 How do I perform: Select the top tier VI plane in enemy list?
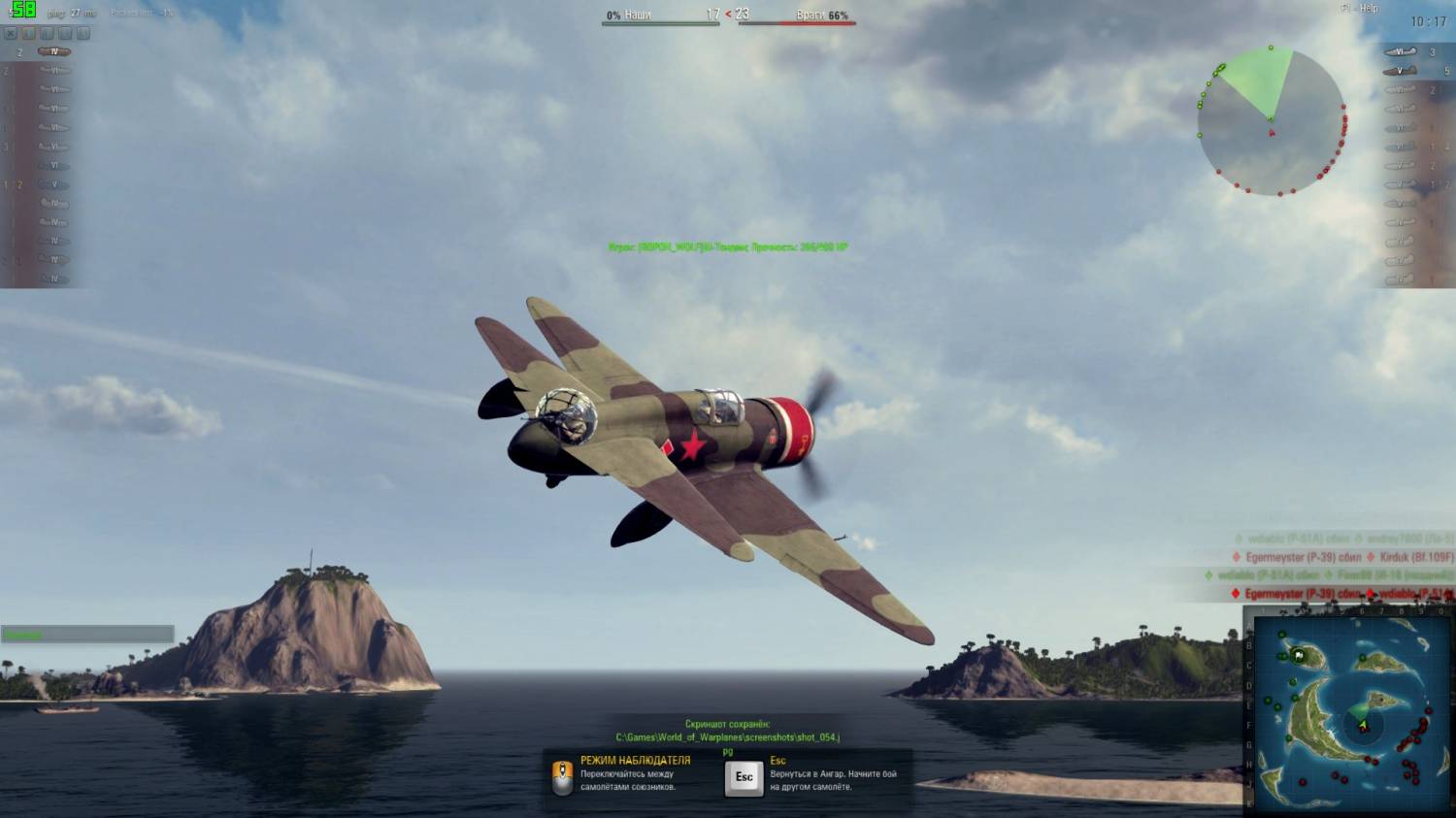pos(1400,52)
